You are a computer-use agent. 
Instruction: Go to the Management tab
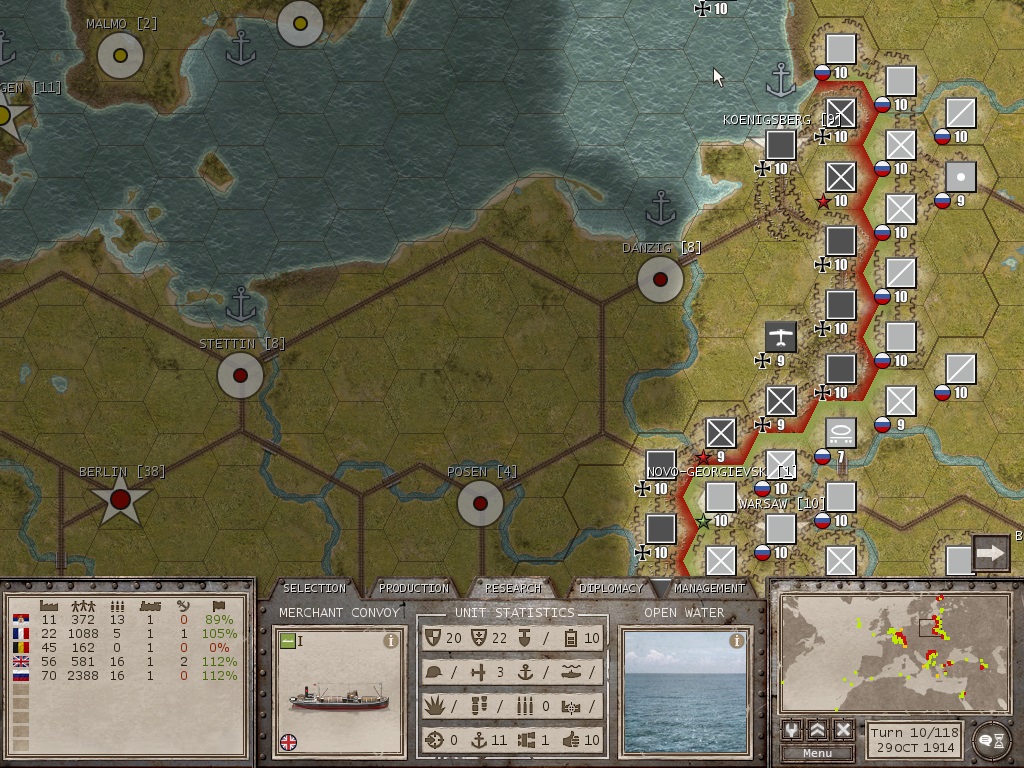coord(709,588)
